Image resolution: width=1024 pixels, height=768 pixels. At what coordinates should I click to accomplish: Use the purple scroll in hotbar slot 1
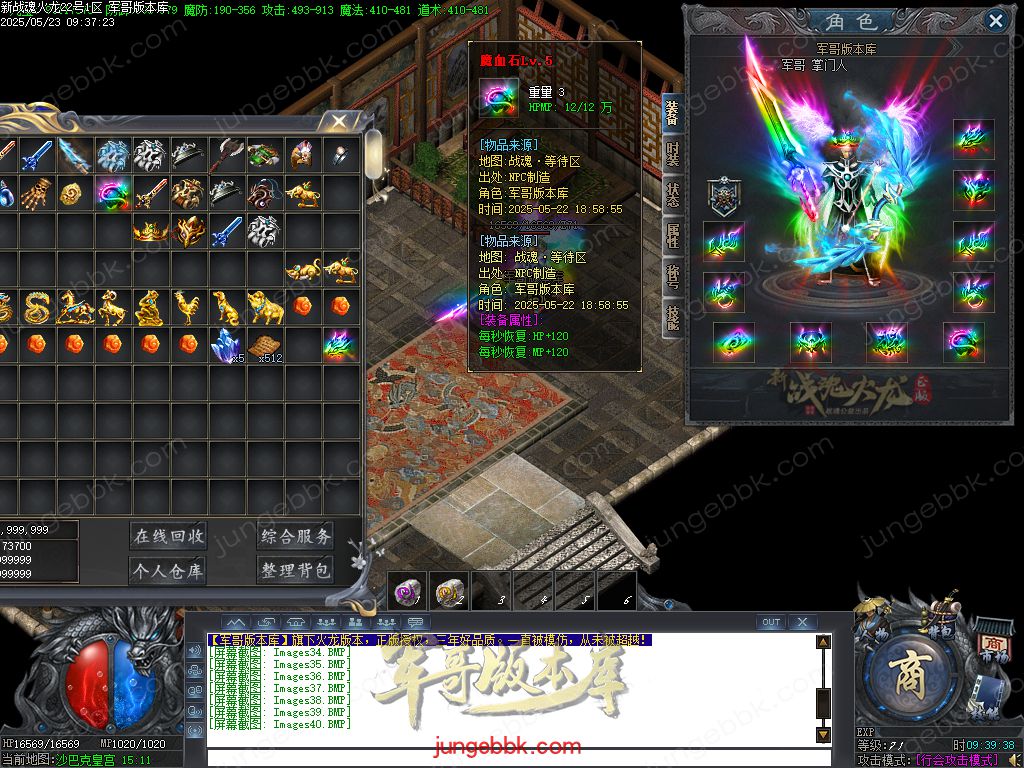tap(407, 591)
